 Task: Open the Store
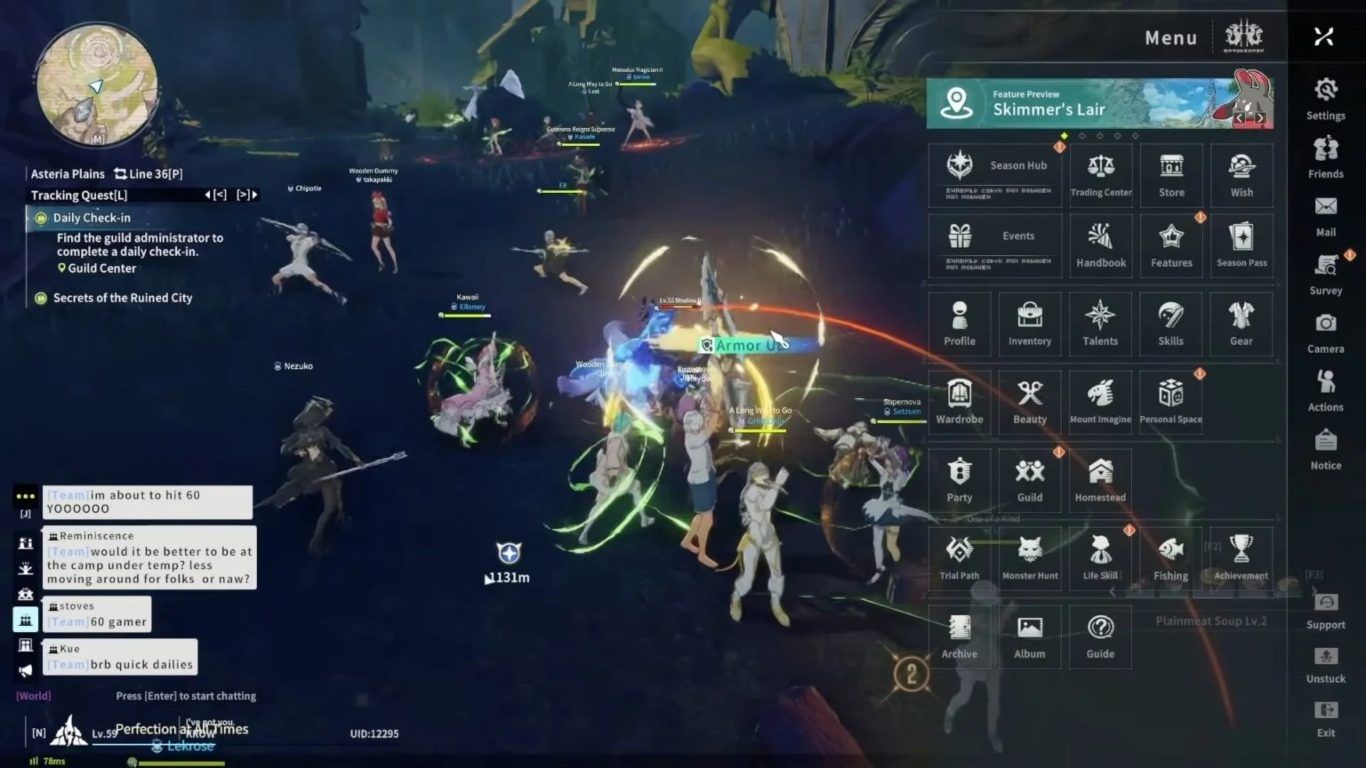point(1171,176)
